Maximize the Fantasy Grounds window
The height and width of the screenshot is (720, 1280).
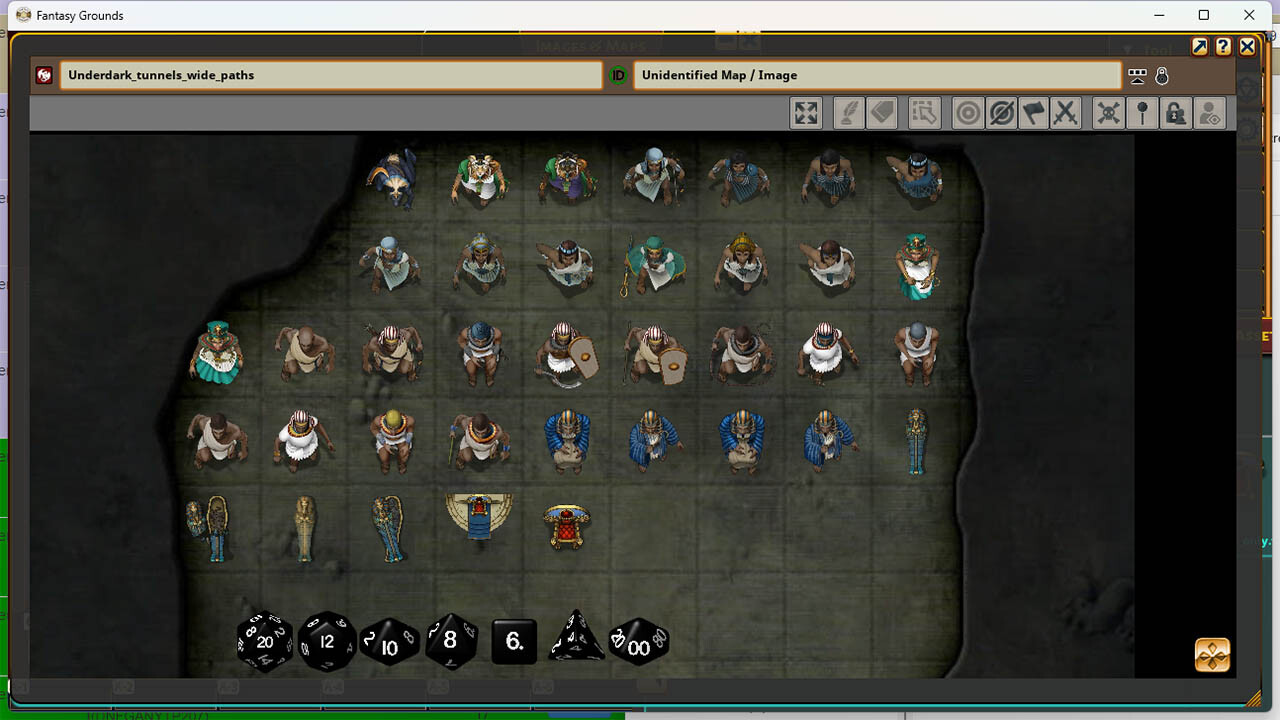point(1204,15)
